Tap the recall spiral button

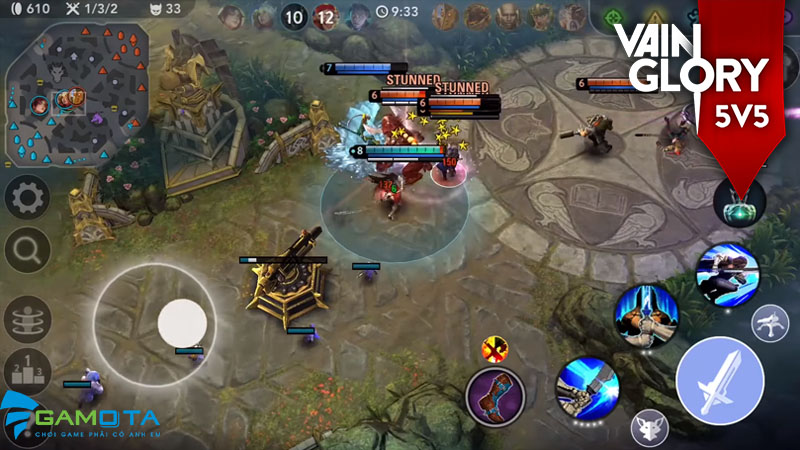pos(28,320)
